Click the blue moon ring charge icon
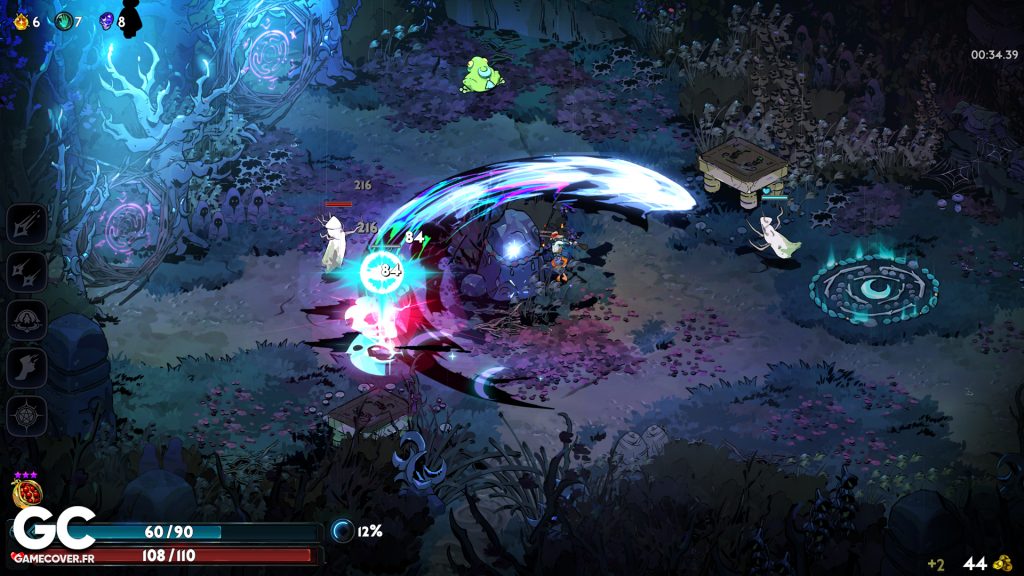 [x=343, y=531]
